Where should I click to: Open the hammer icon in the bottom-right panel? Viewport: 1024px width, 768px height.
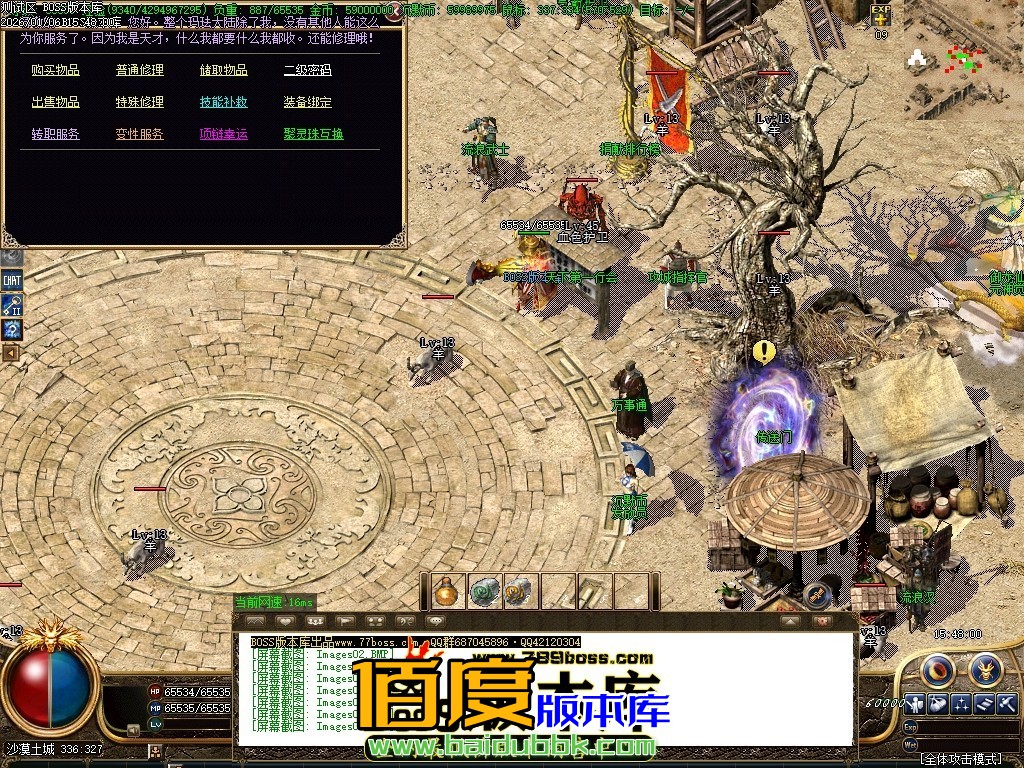coord(1007,704)
